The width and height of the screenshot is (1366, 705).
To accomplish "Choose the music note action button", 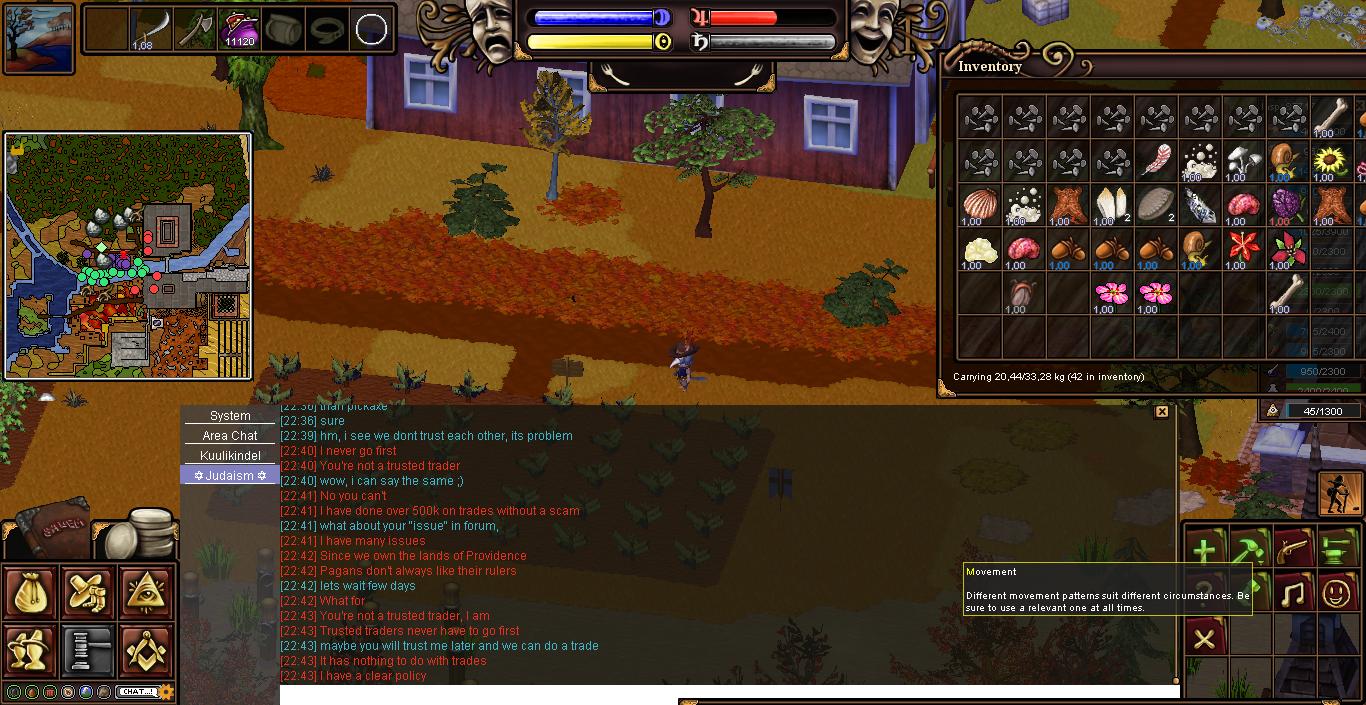I will click(x=1293, y=594).
